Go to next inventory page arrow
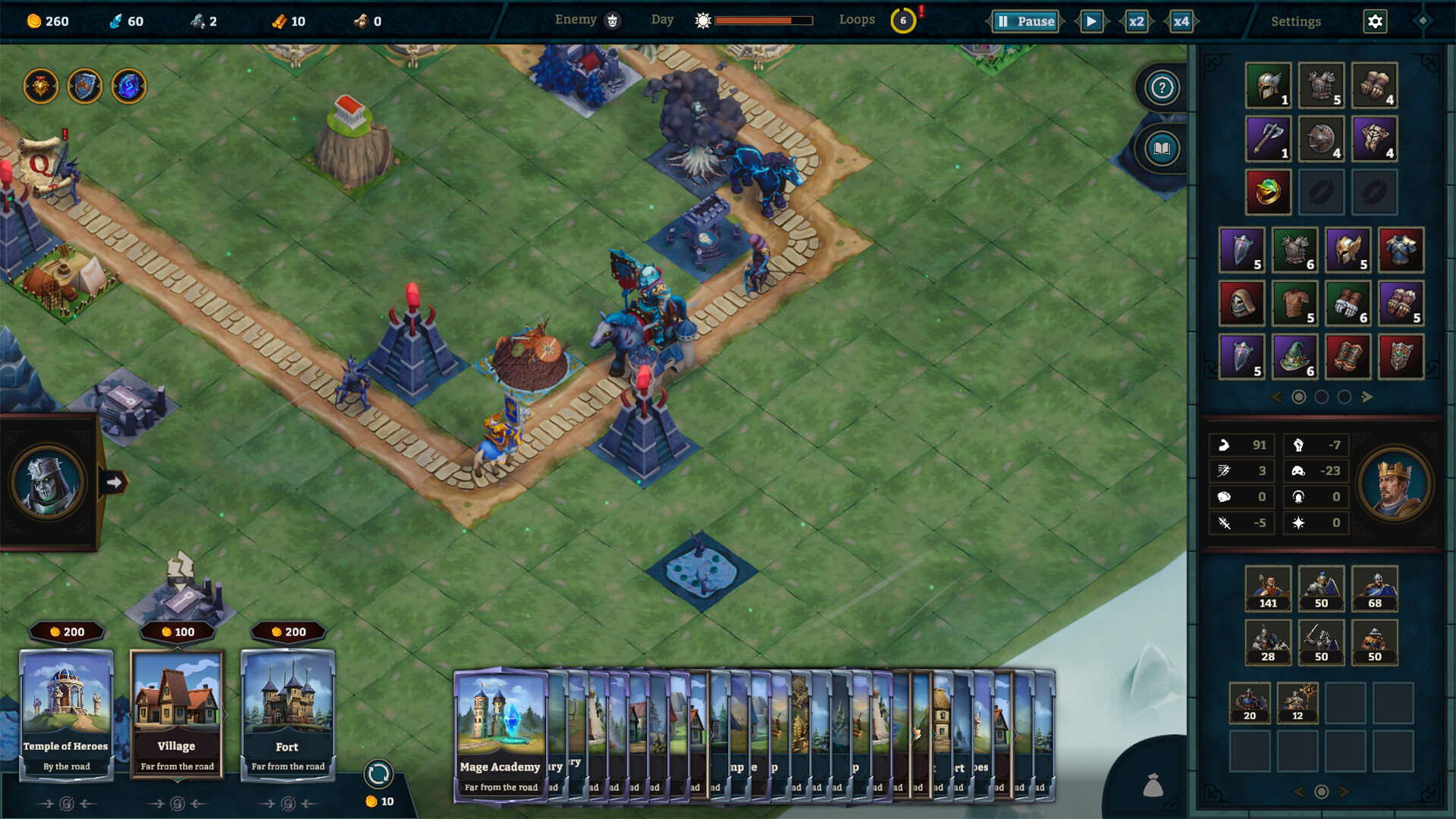Screen dimensions: 1456x819 tap(1367, 397)
